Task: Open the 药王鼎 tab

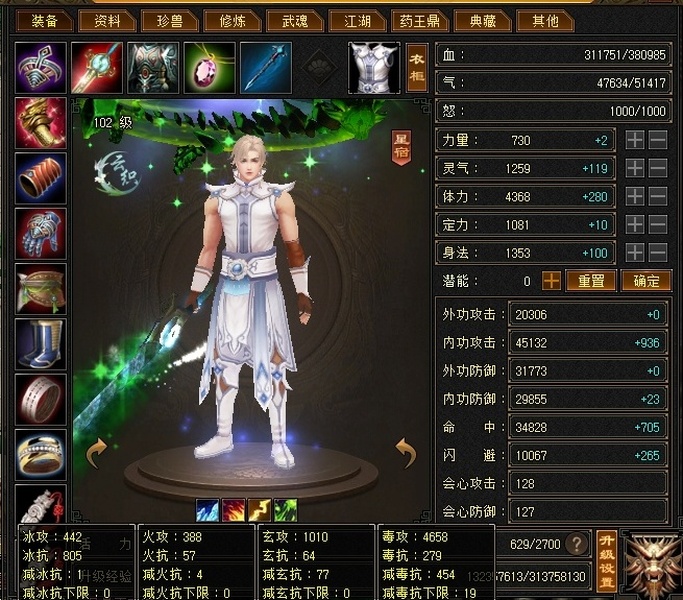Action: (x=418, y=20)
